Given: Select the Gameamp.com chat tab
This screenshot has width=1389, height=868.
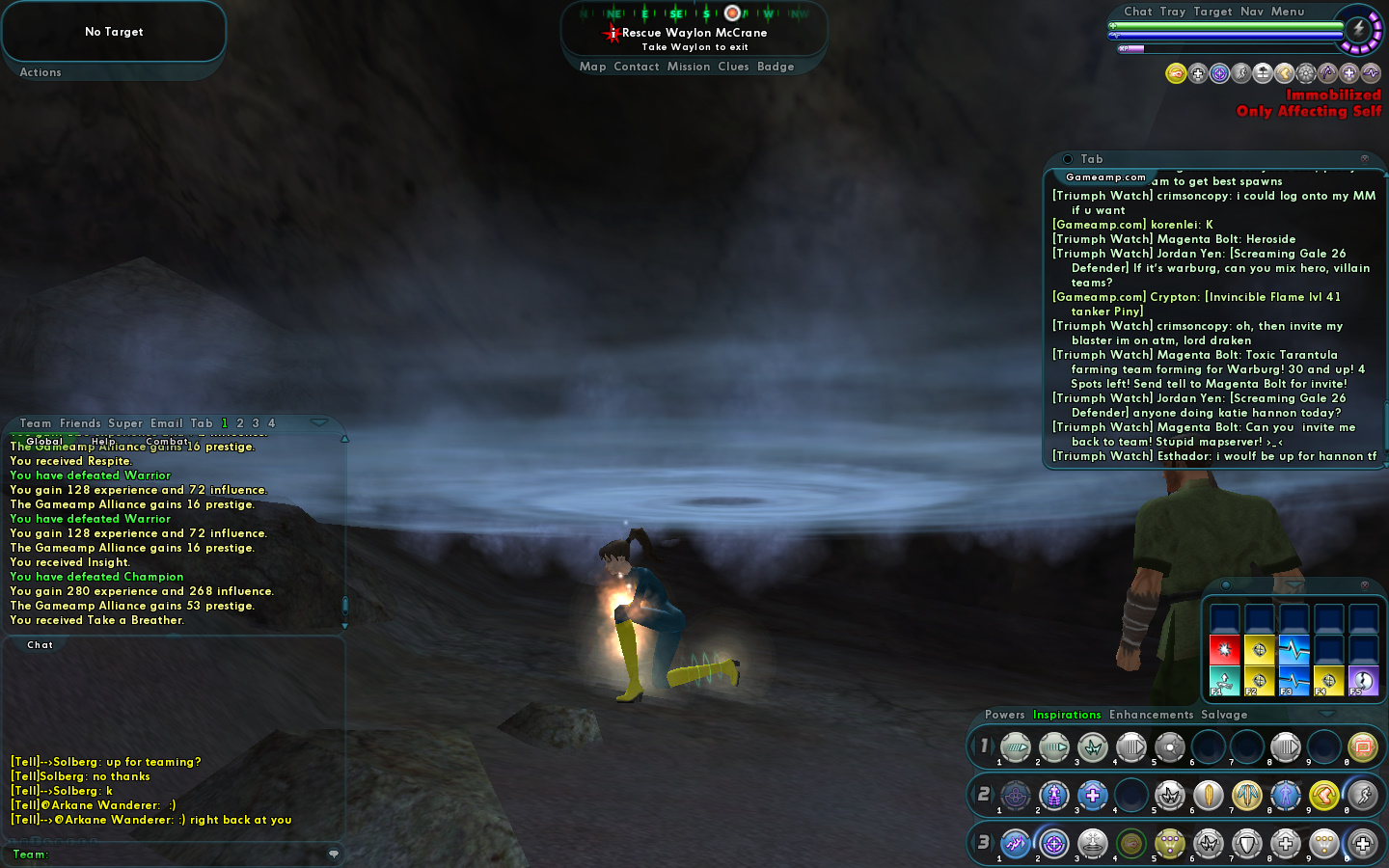Looking at the screenshot, I should click(x=1105, y=177).
